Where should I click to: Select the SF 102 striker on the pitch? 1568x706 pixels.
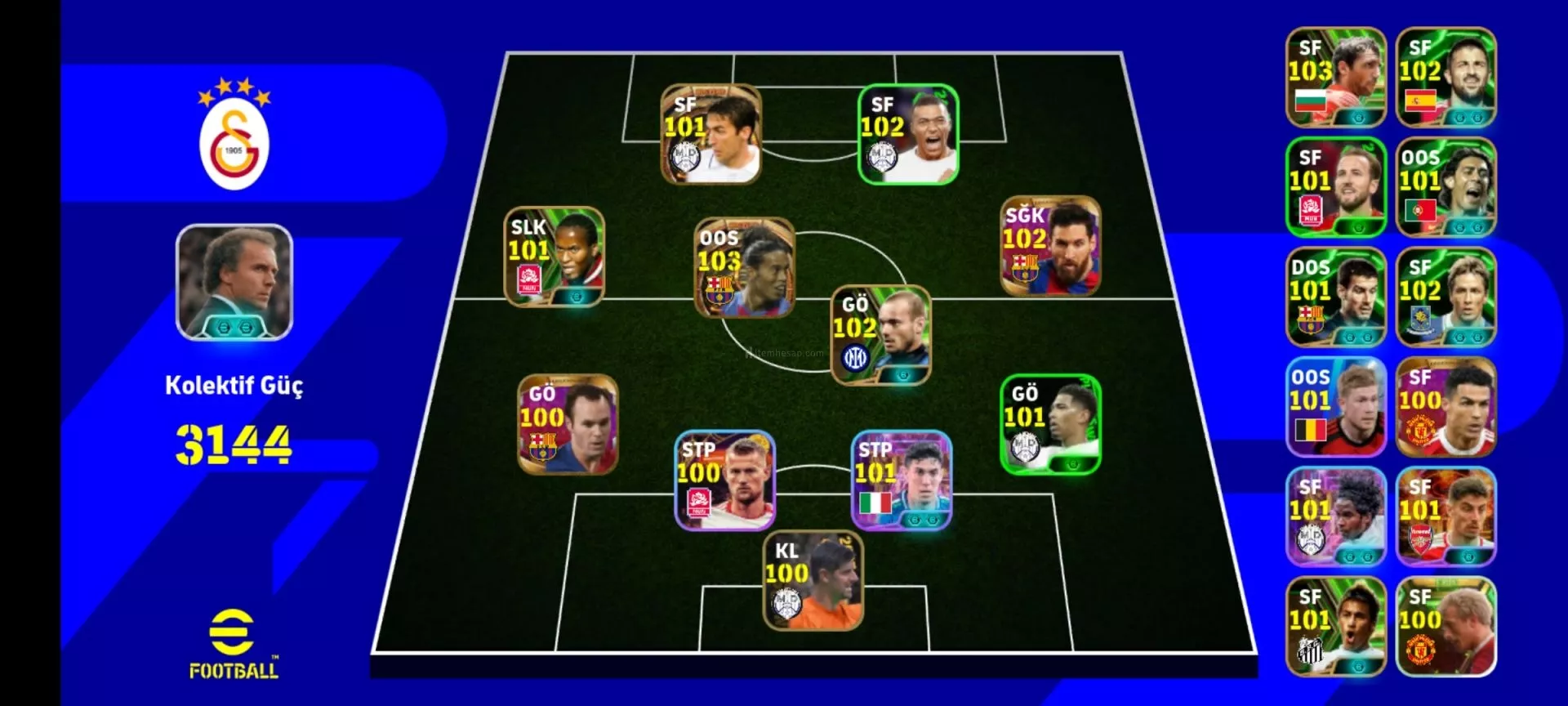(x=907, y=134)
